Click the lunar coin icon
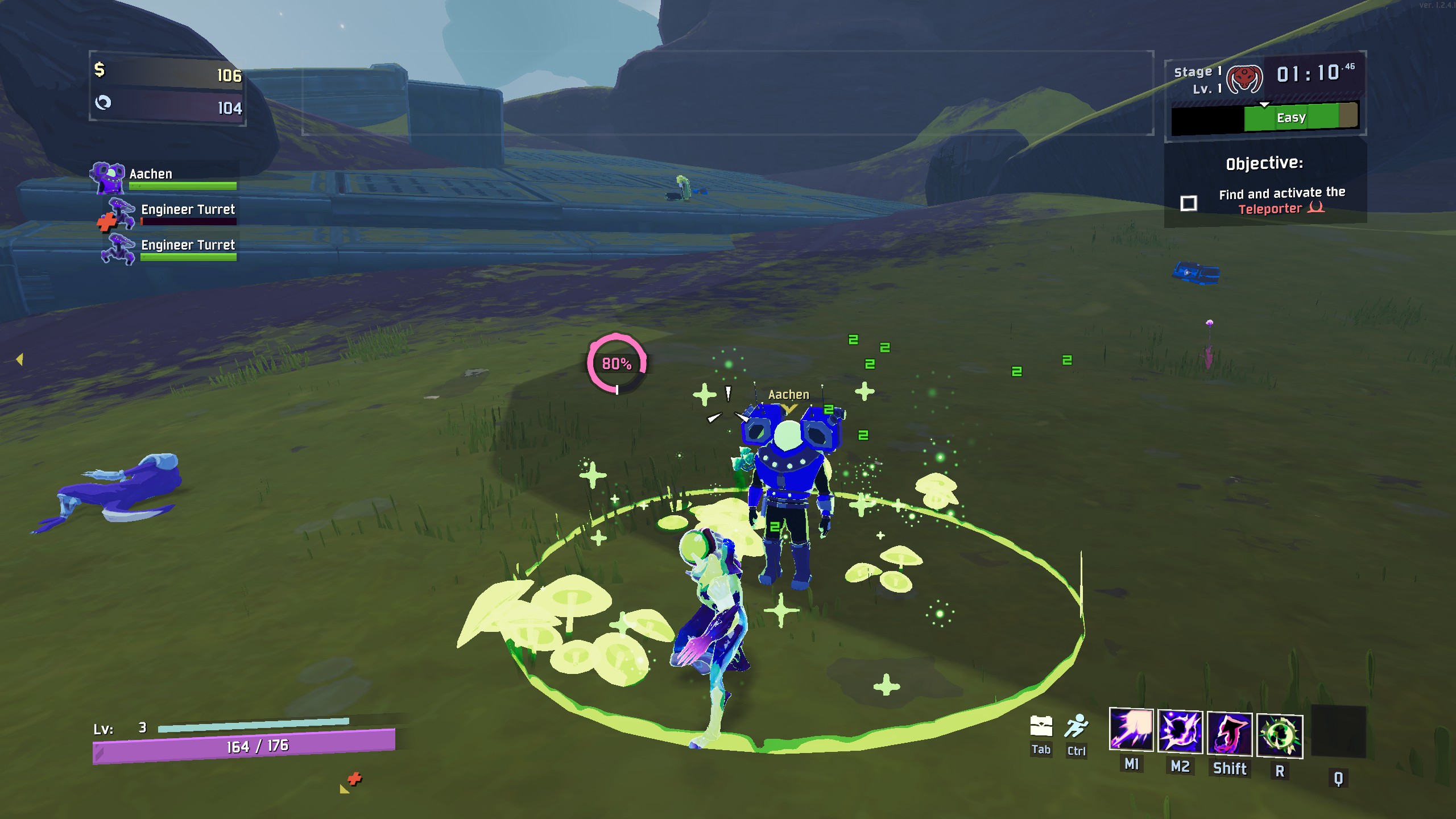This screenshot has width=1456, height=819. 103,102
